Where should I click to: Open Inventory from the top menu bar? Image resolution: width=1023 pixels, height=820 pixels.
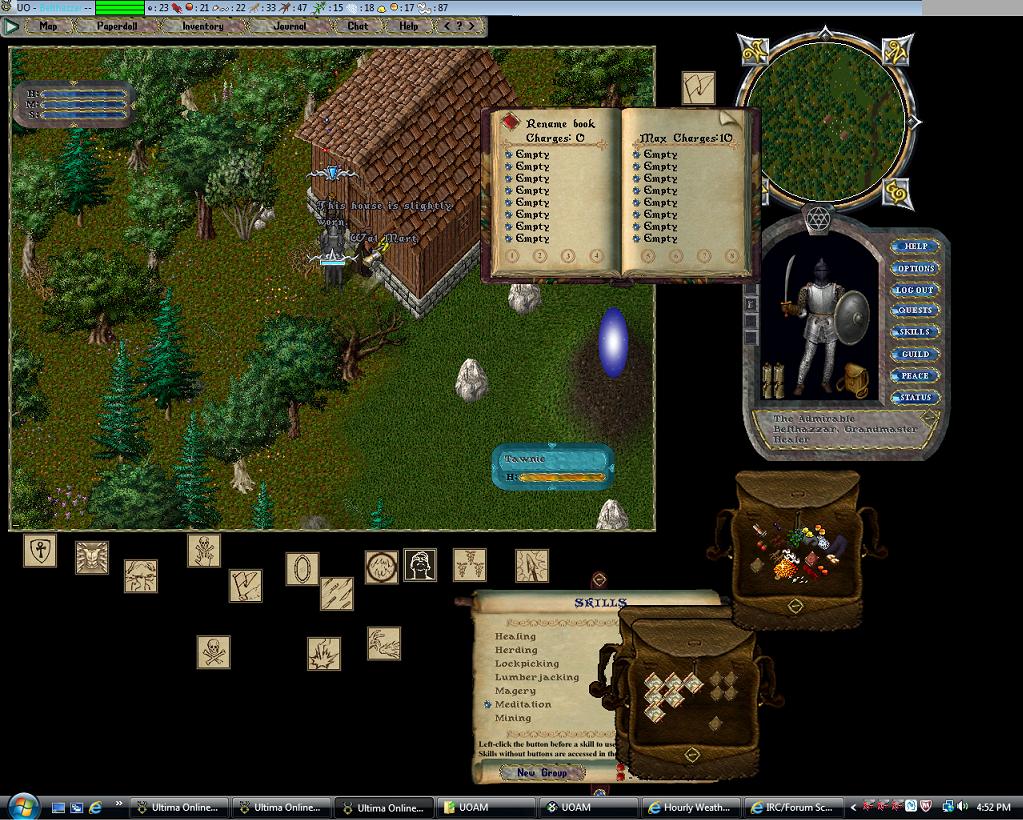[x=202, y=26]
